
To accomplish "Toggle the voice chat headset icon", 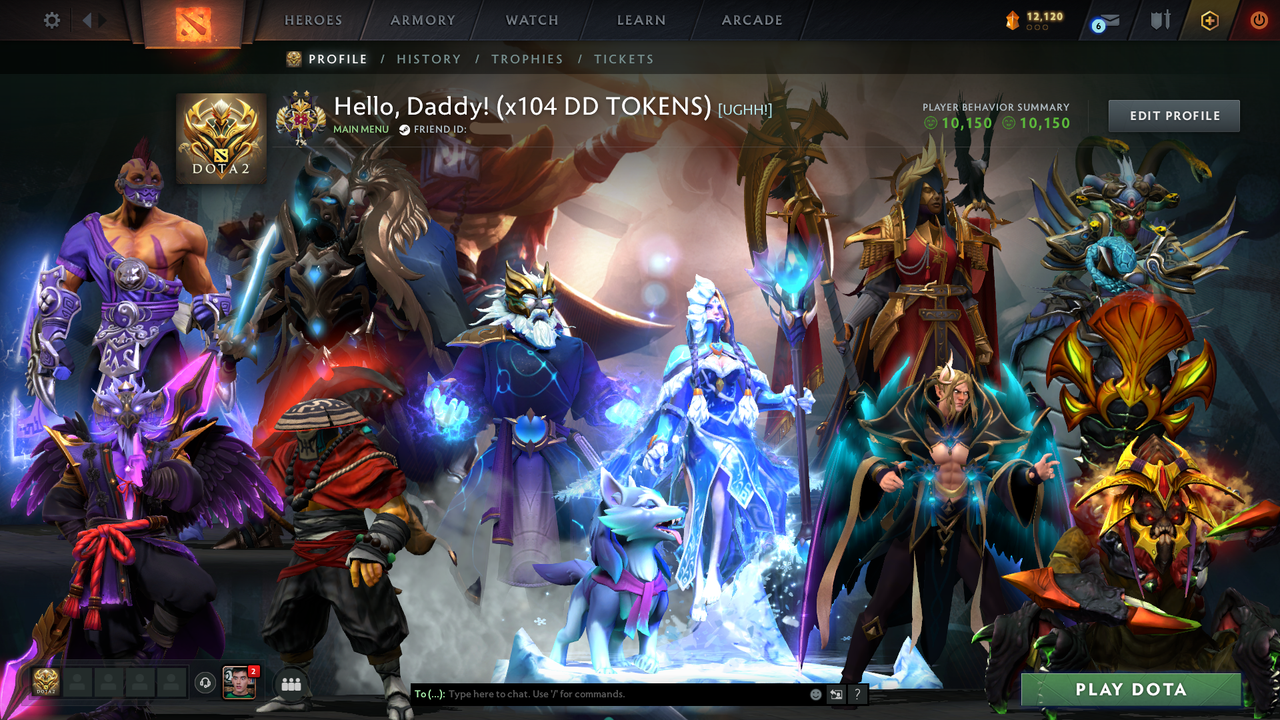I will 207,682.
